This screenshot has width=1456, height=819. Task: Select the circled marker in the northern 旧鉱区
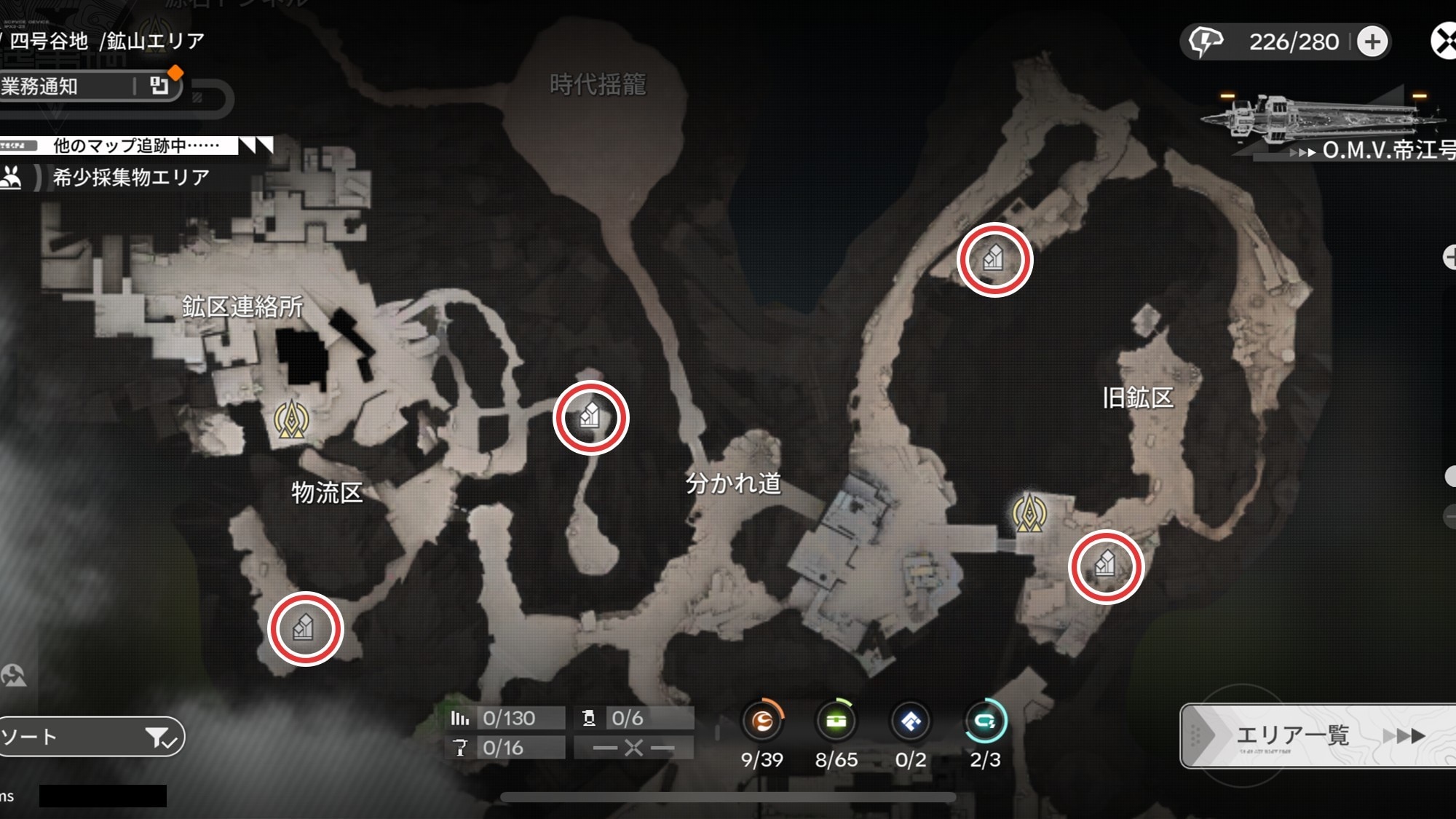[x=994, y=259]
